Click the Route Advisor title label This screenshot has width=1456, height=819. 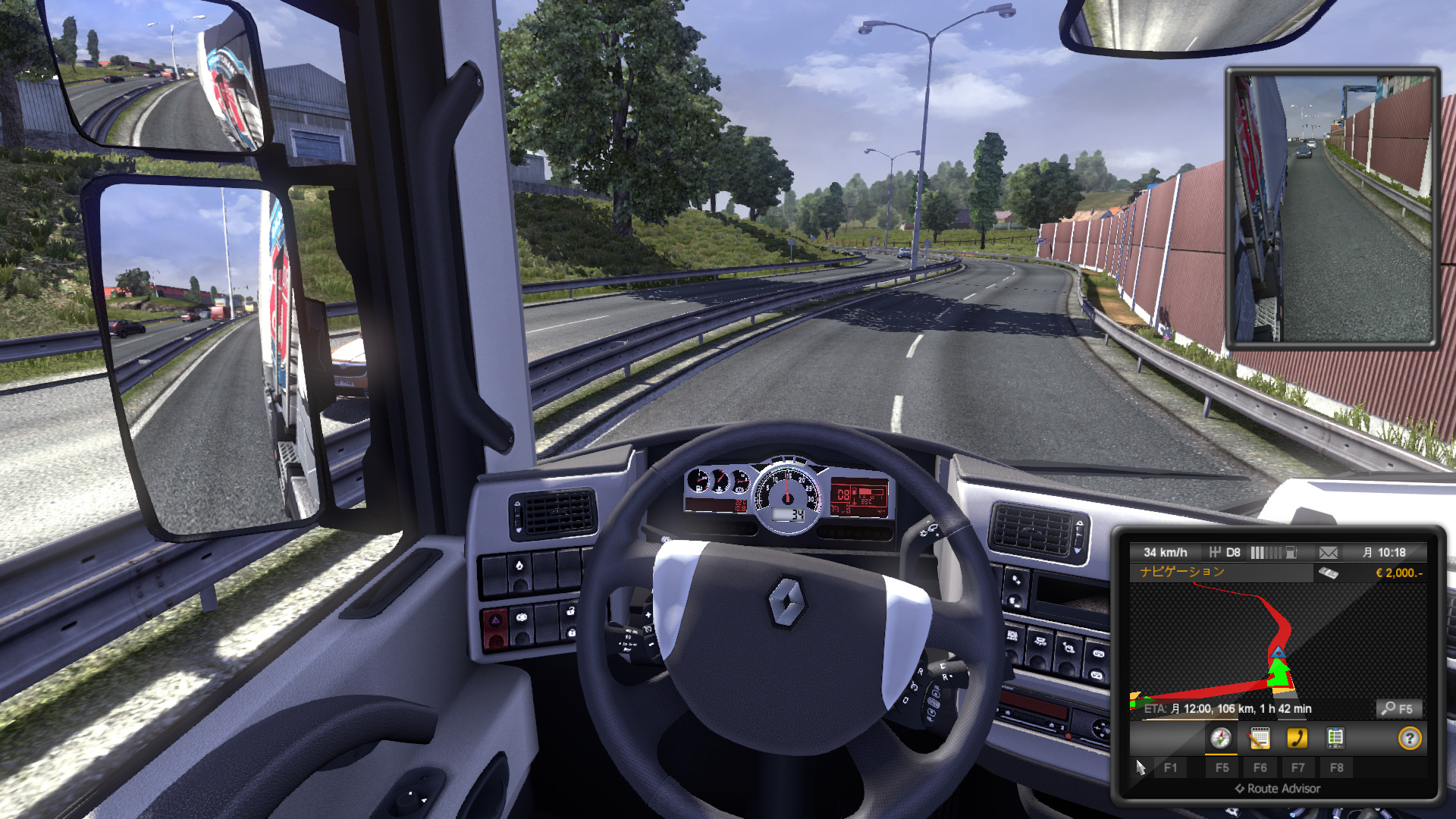tap(1278, 789)
